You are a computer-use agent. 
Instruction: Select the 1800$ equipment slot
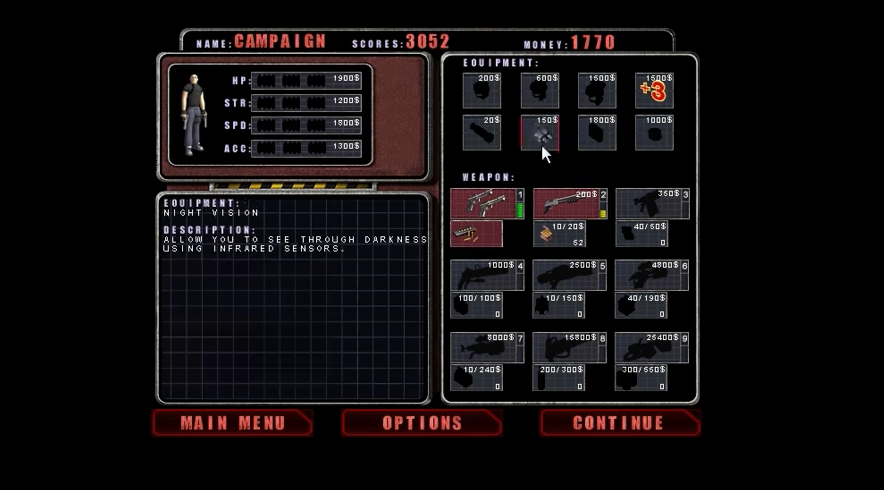click(x=597, y=133)
